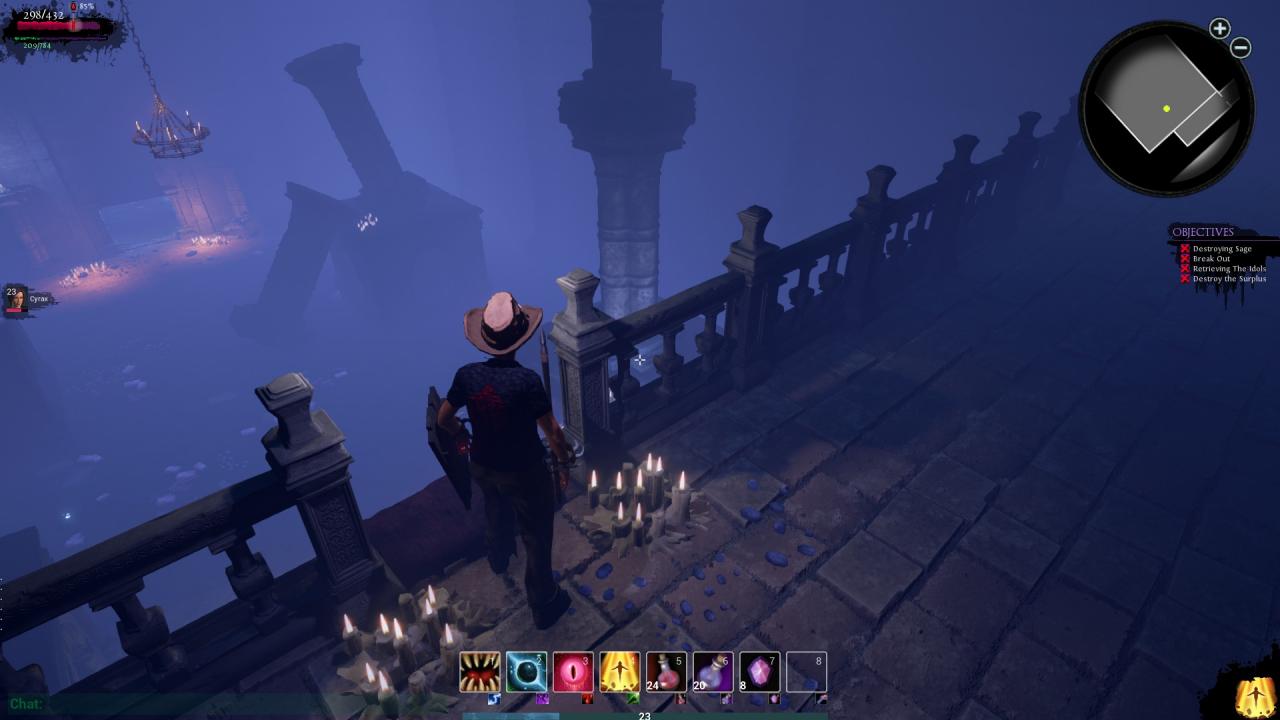Zoom in the minimap with the plus button
This screenshot has height=720, width=1280.
[1219, 29]
